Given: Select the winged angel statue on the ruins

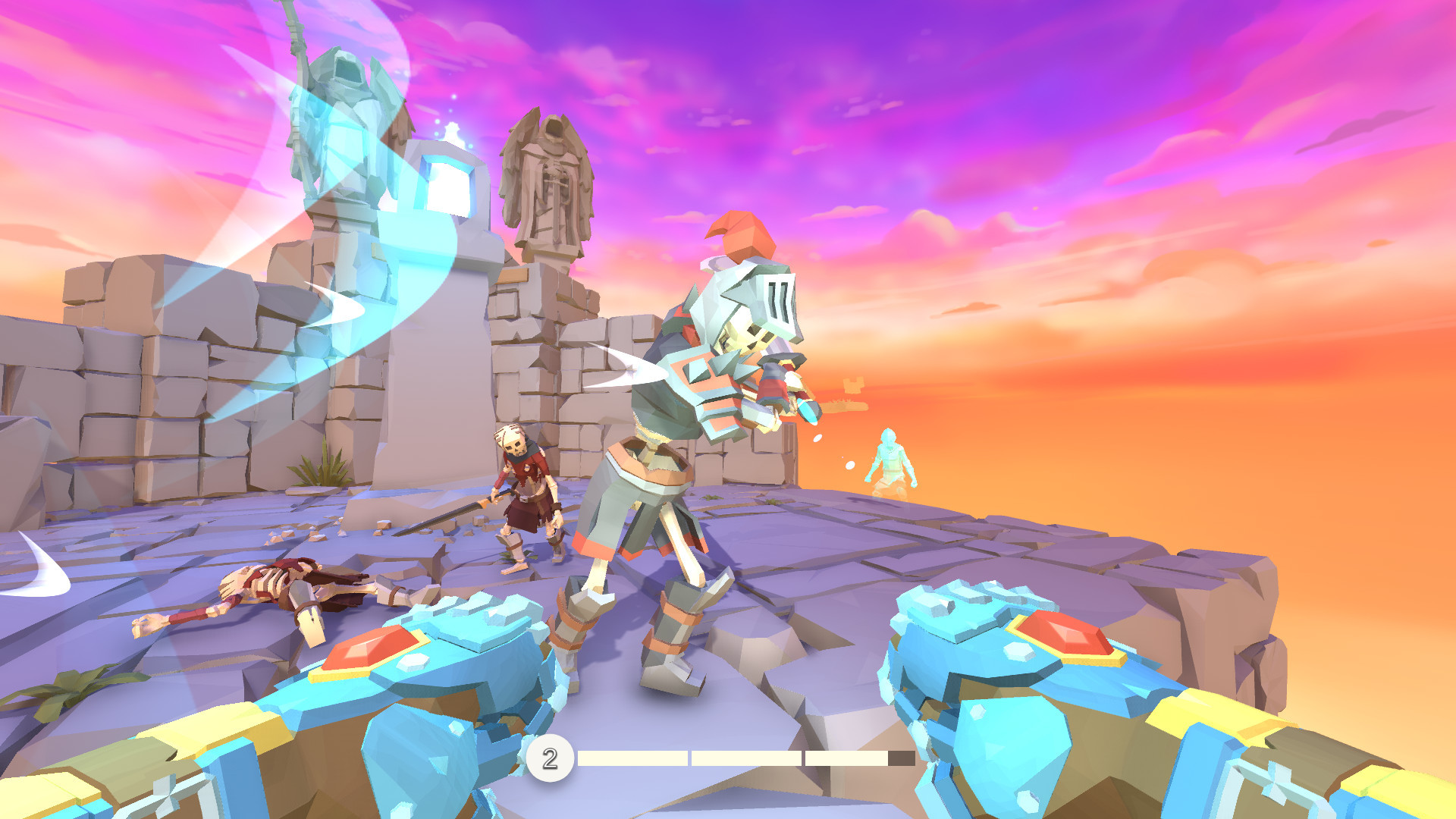Looking at the screenshot, I should 550,182.
